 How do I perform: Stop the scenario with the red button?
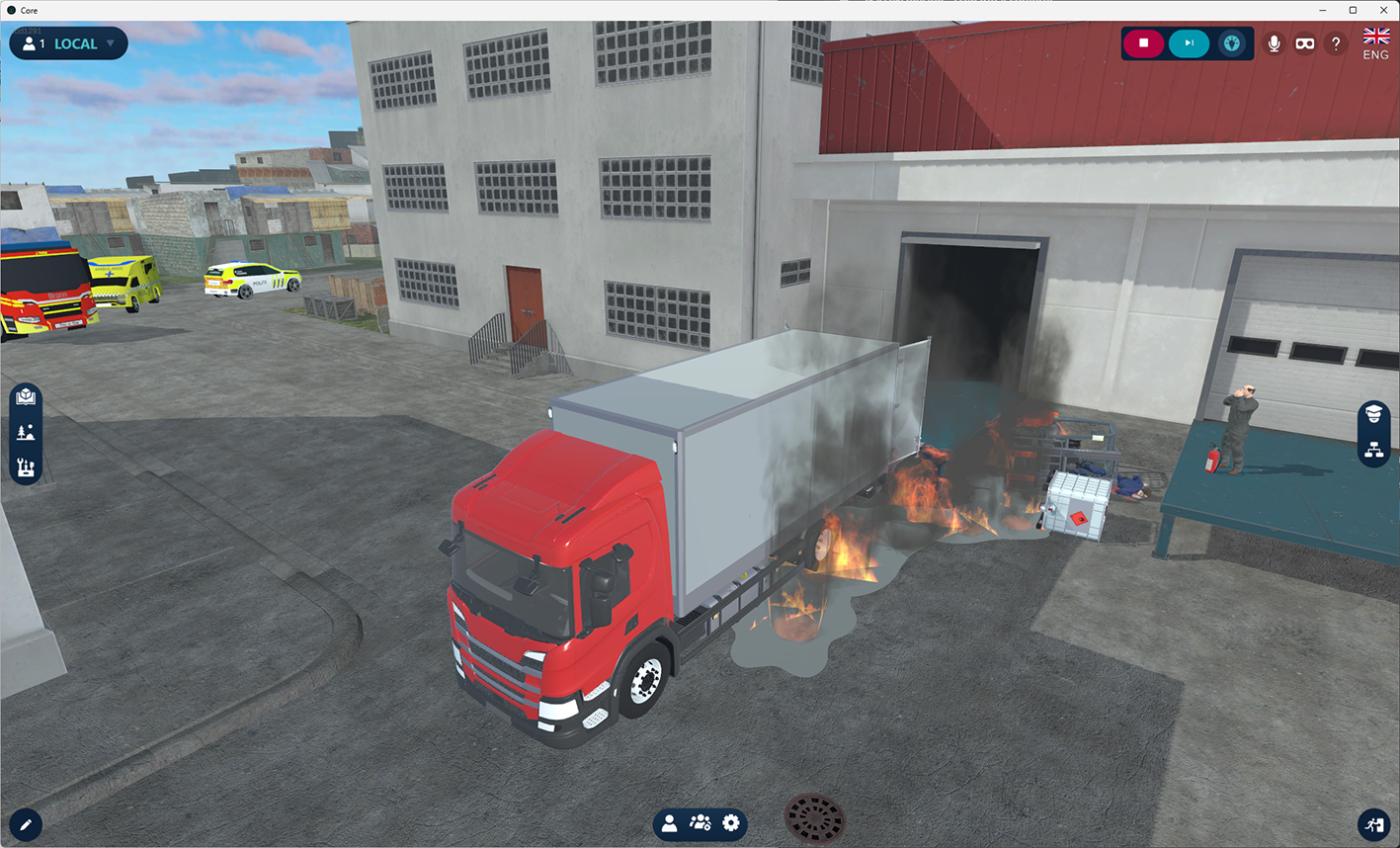1143,43
